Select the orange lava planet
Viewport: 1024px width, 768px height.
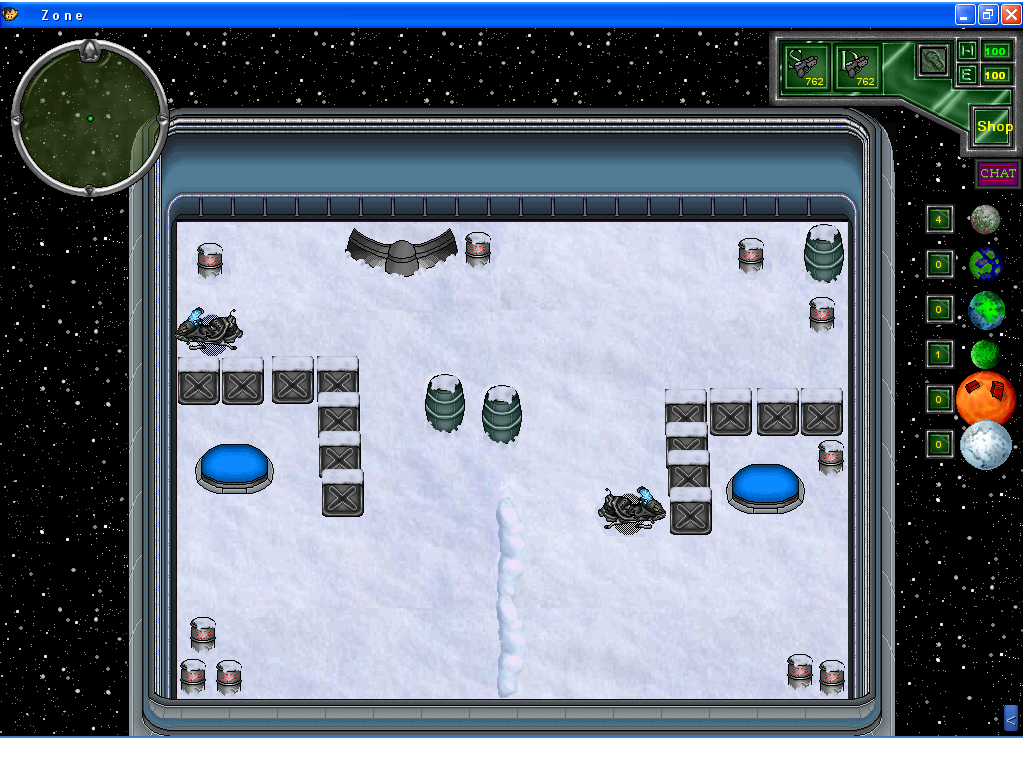(x=986, y=398)
